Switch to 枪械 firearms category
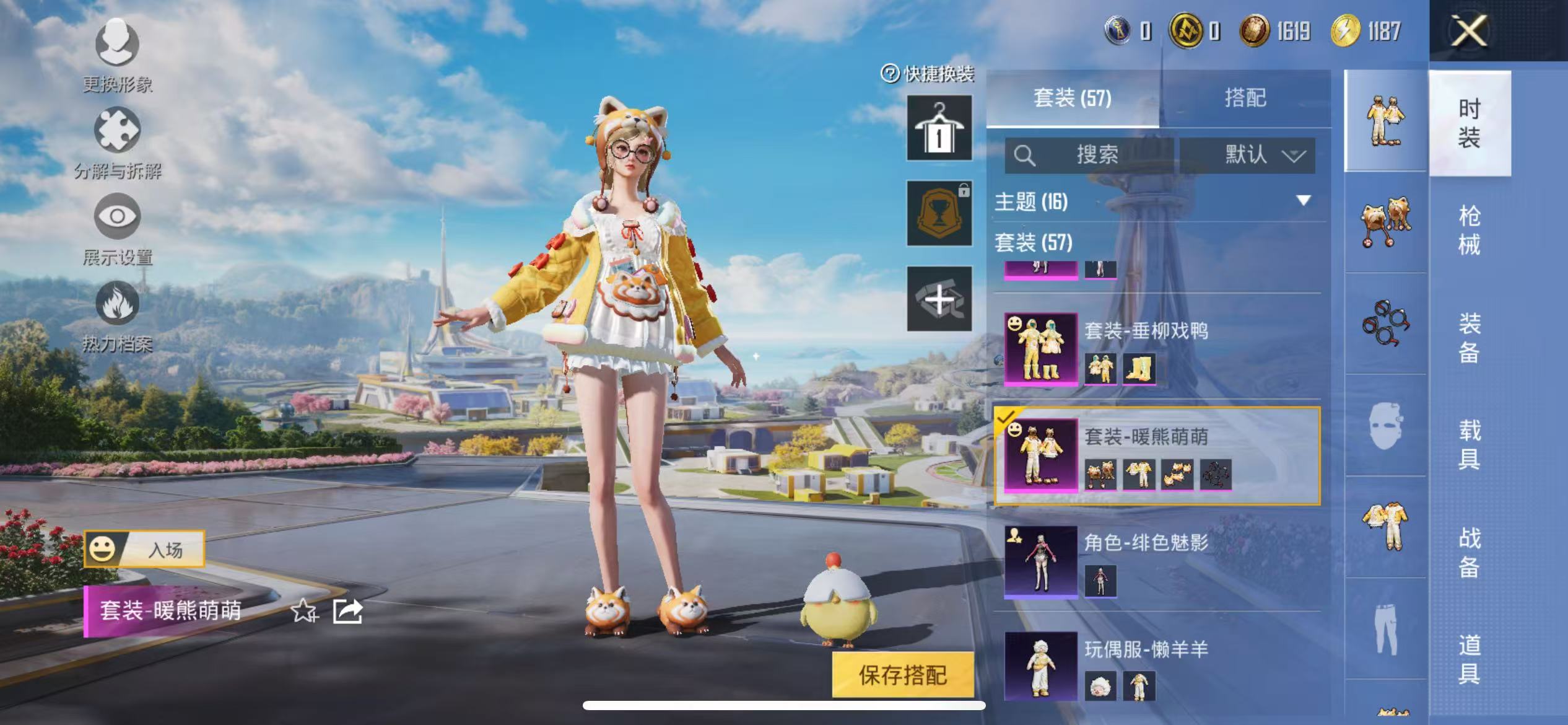The height and width of the screenshot is (725, 1568). (x=1469, y=230)
